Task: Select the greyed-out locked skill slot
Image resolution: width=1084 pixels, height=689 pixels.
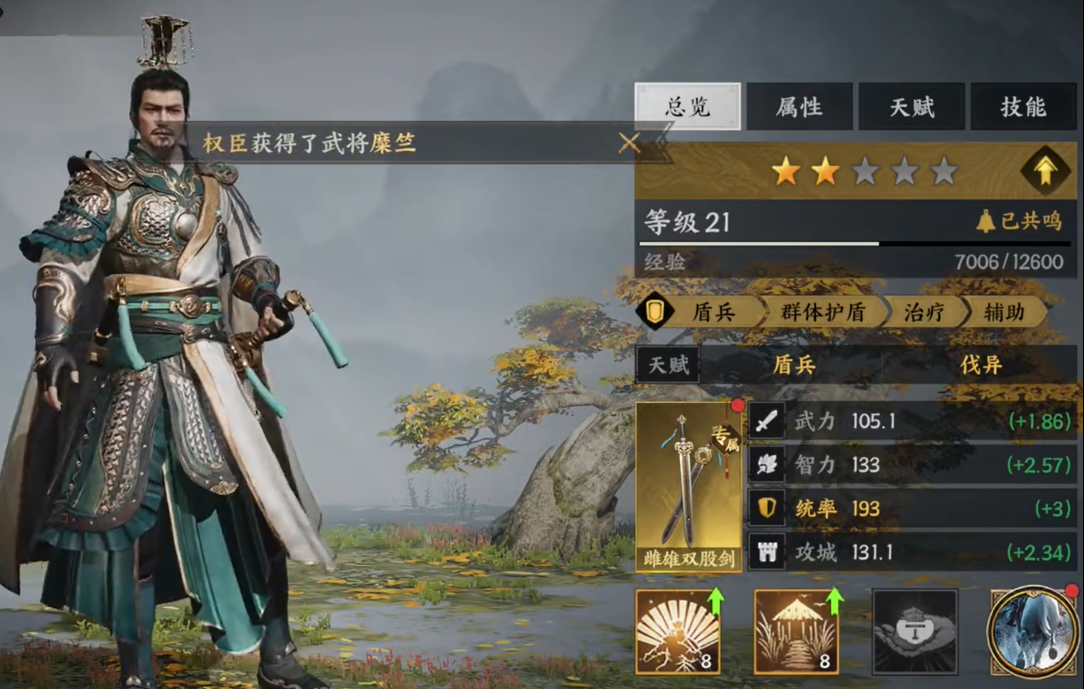Action: click(x=914, y=631)
